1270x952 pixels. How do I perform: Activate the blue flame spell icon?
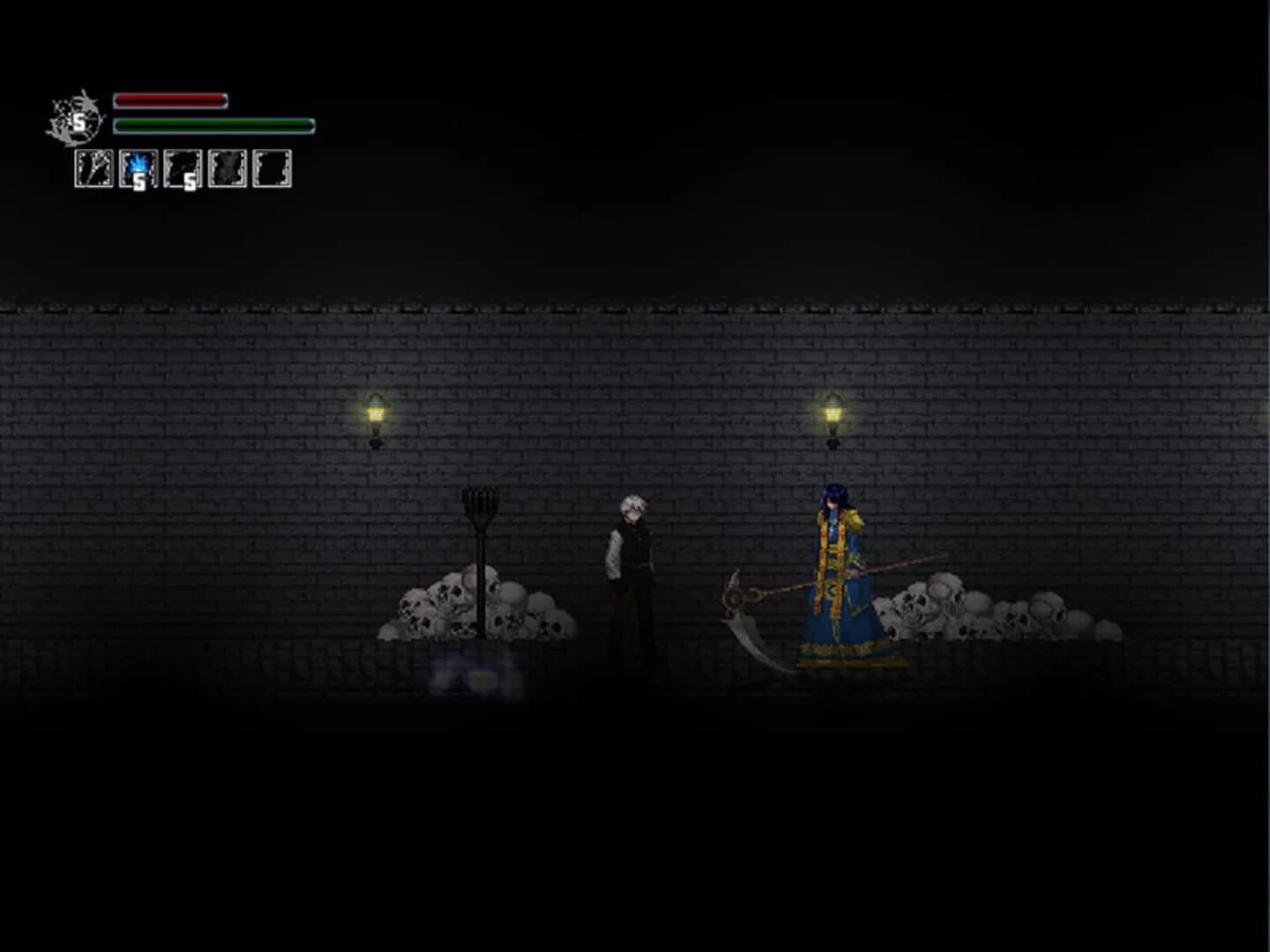click(x=138, y=167)
